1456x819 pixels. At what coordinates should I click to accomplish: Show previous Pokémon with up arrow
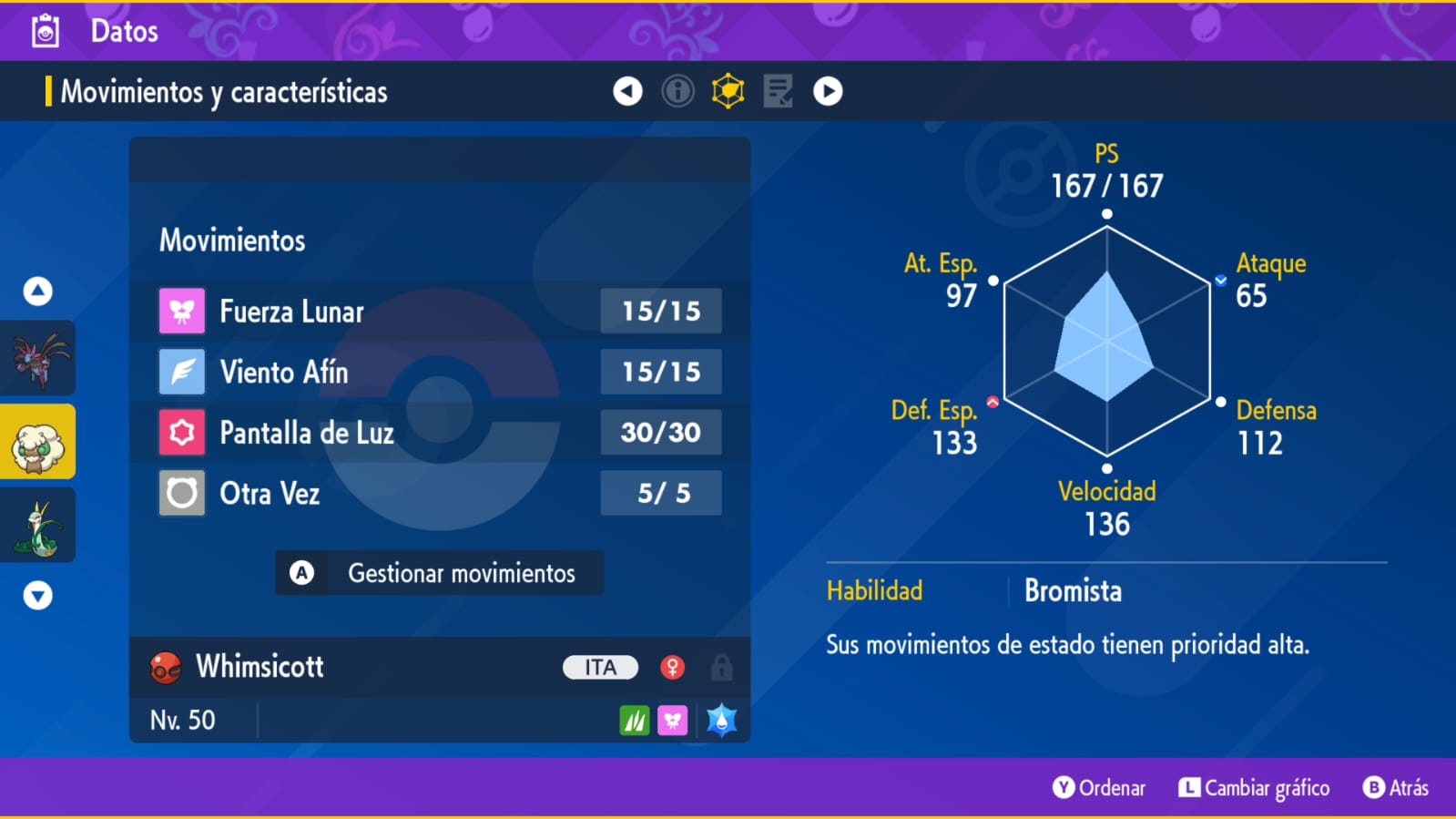(x=37, y=292)
